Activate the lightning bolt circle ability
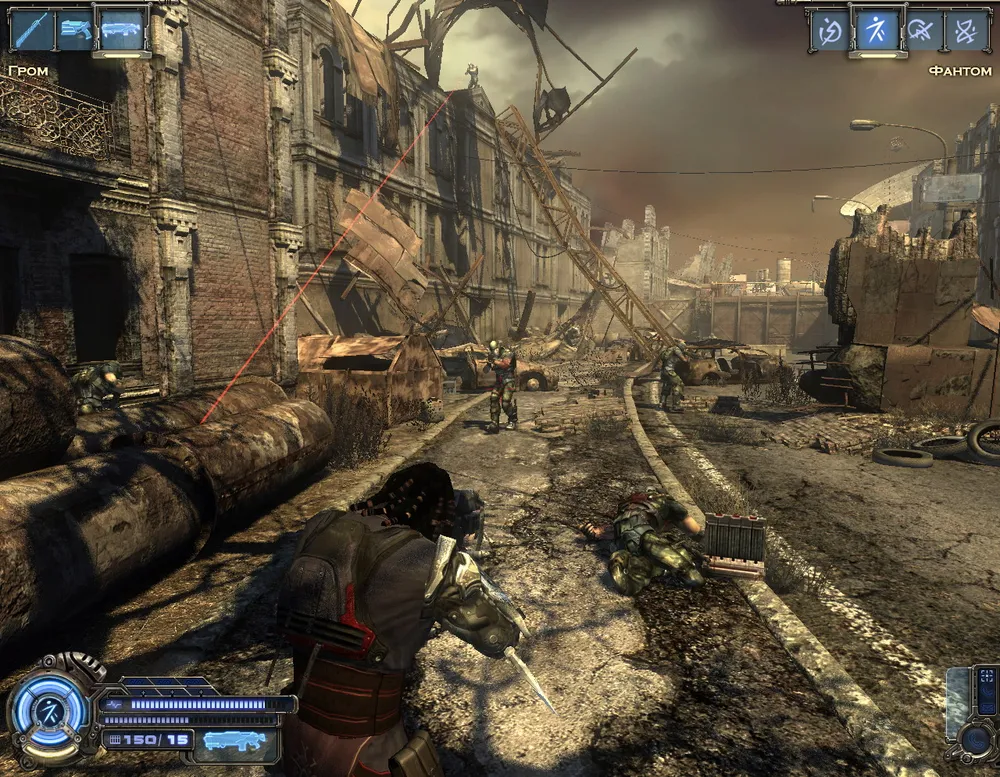Screen dimensions: 1000x777 pyautogui.click(x=830, y=30)
